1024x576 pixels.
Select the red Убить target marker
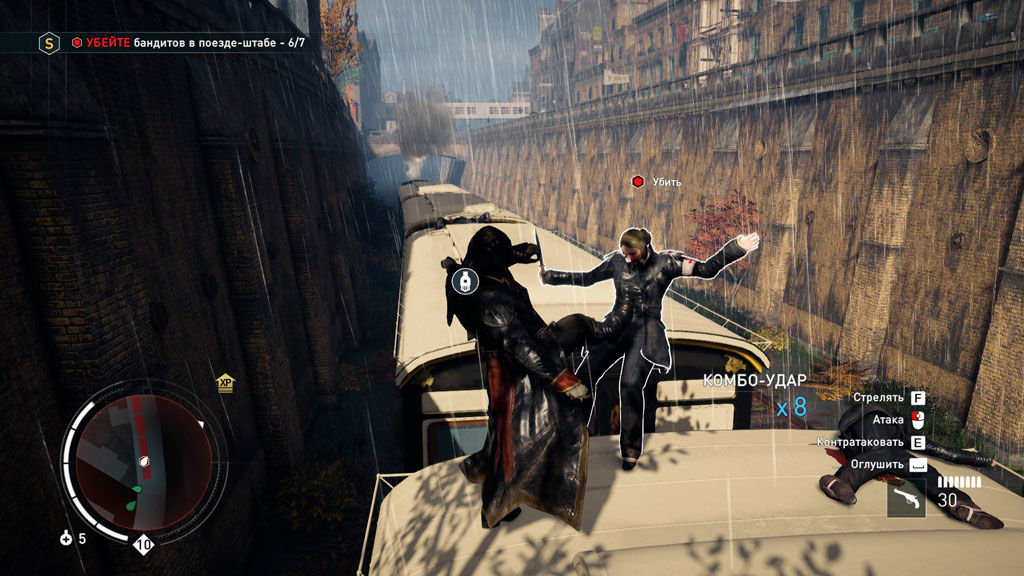pos(637,181)
